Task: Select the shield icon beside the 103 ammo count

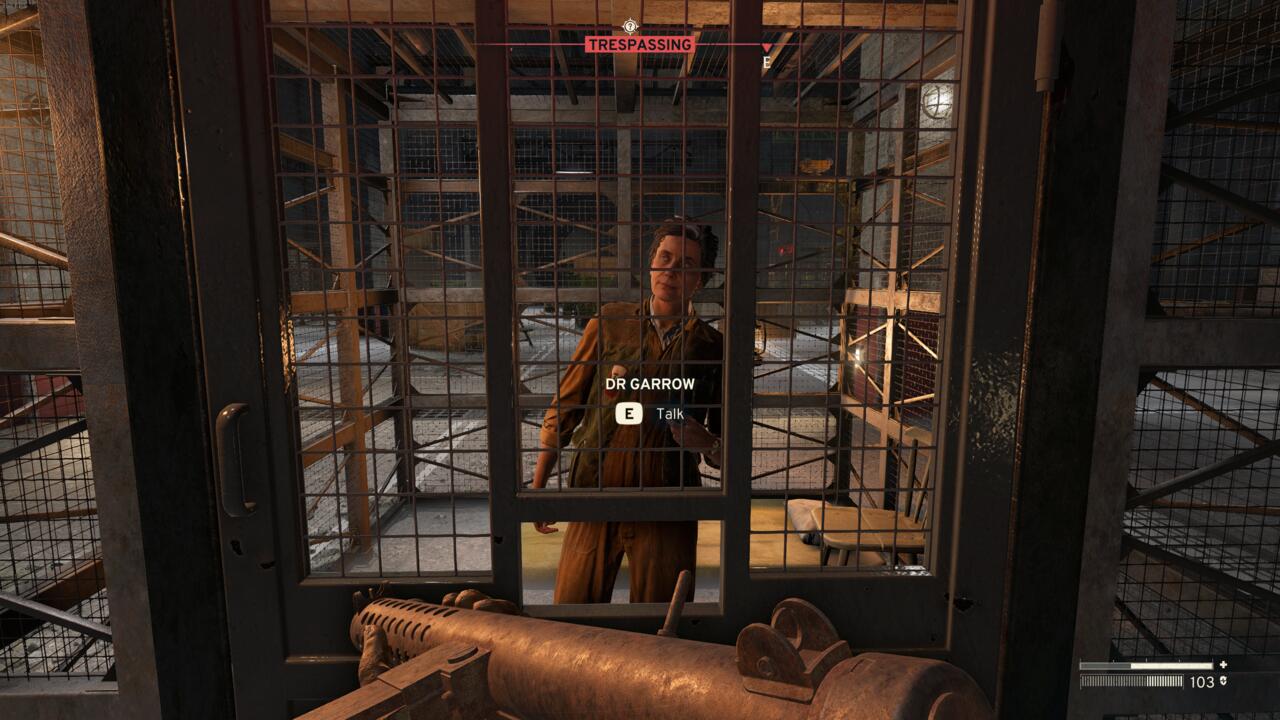Action: [1223, 681]
